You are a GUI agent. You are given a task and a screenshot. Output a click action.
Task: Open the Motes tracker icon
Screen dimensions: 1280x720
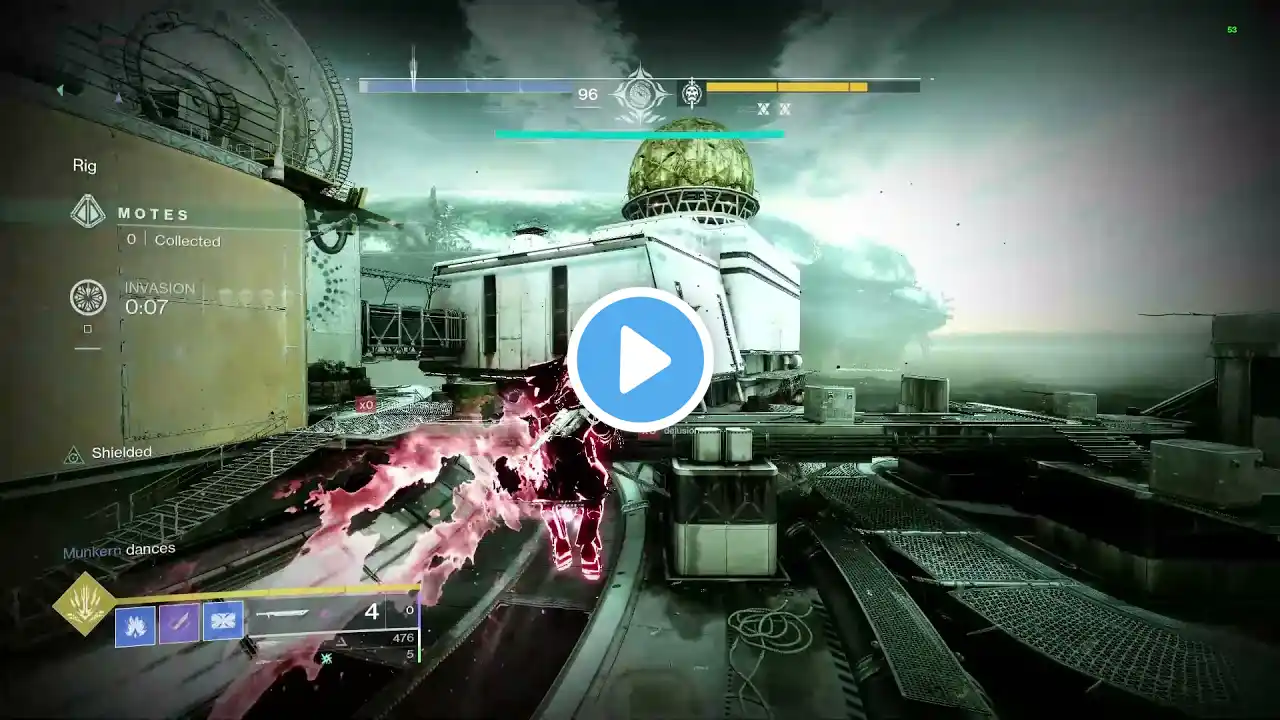(x=88, y=212)
